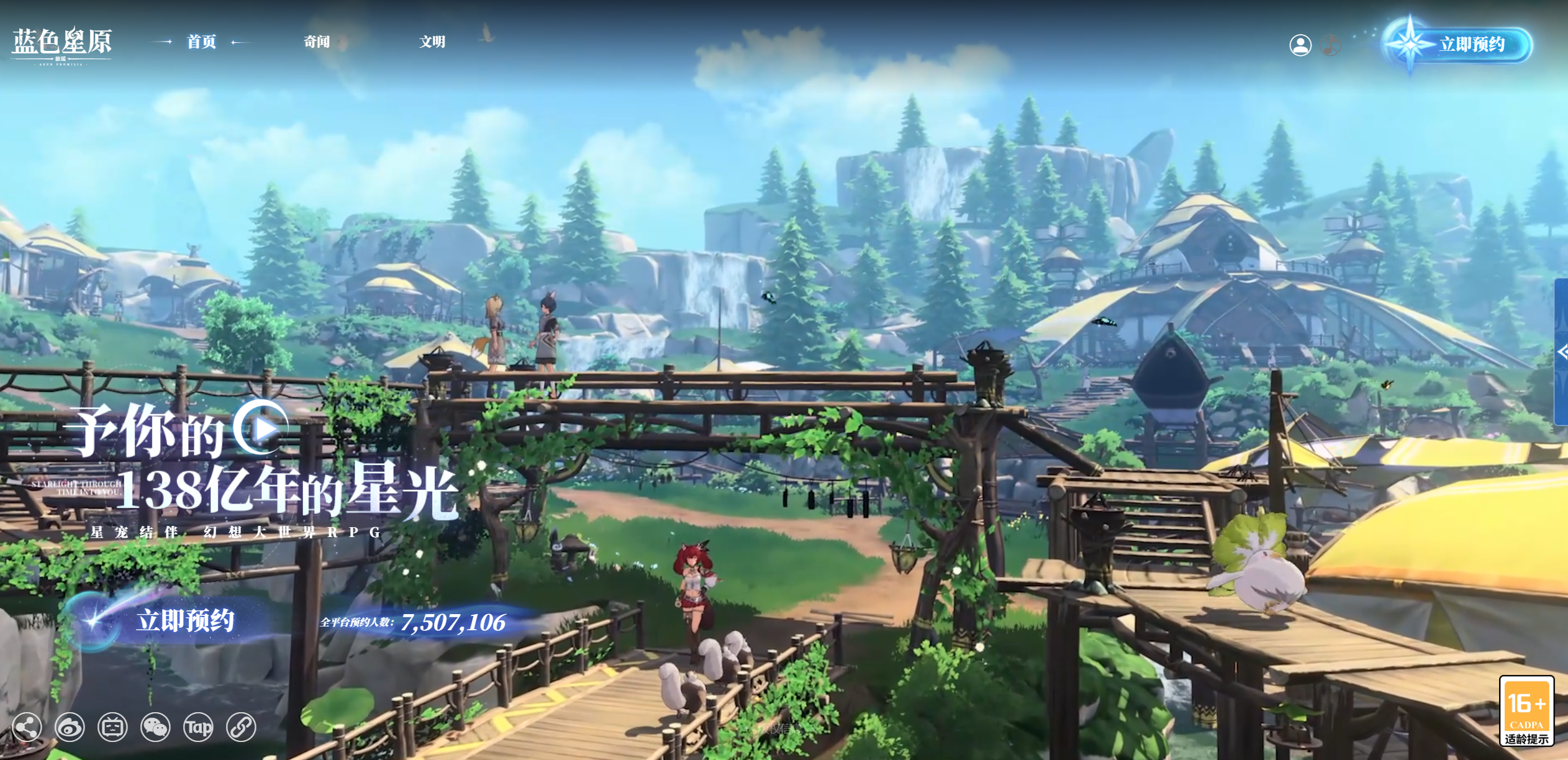This screenshot has height=760, width=1568.
Task: Expand the side panel using the arrow tab
Action: 1561,352
